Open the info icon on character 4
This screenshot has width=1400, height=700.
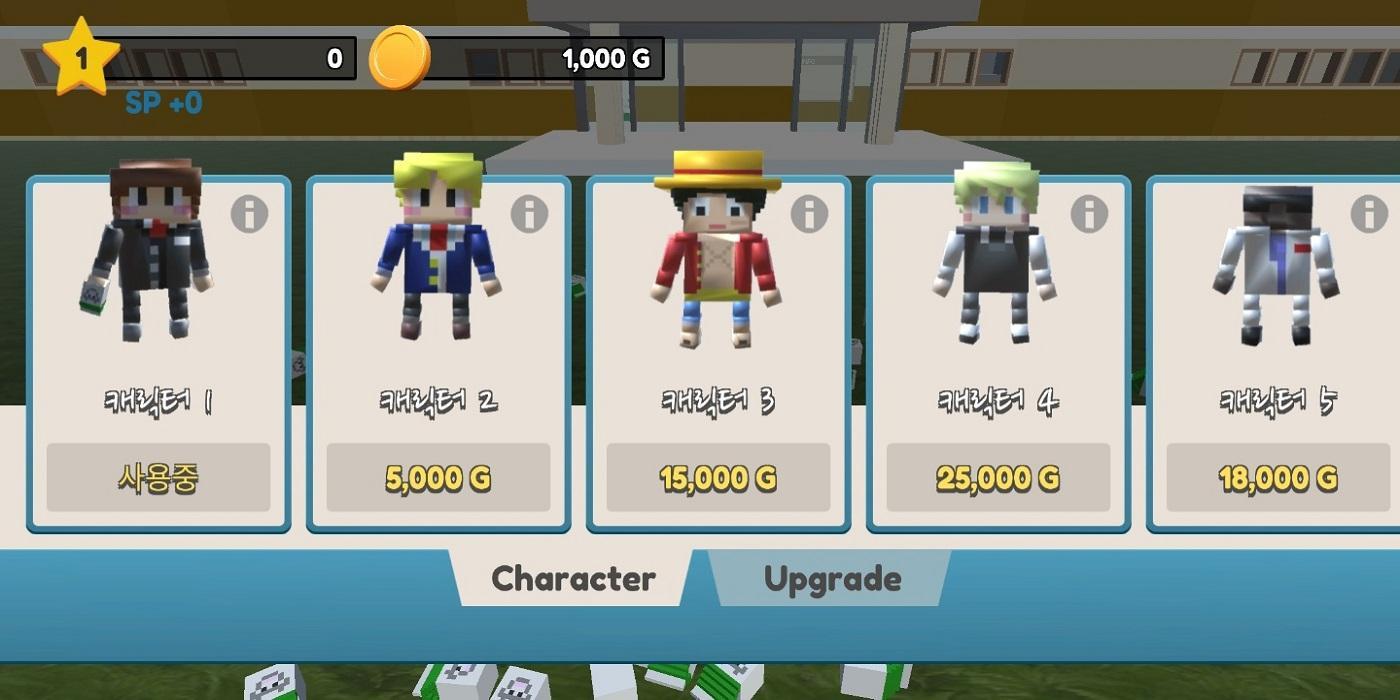click(1089, 213)
